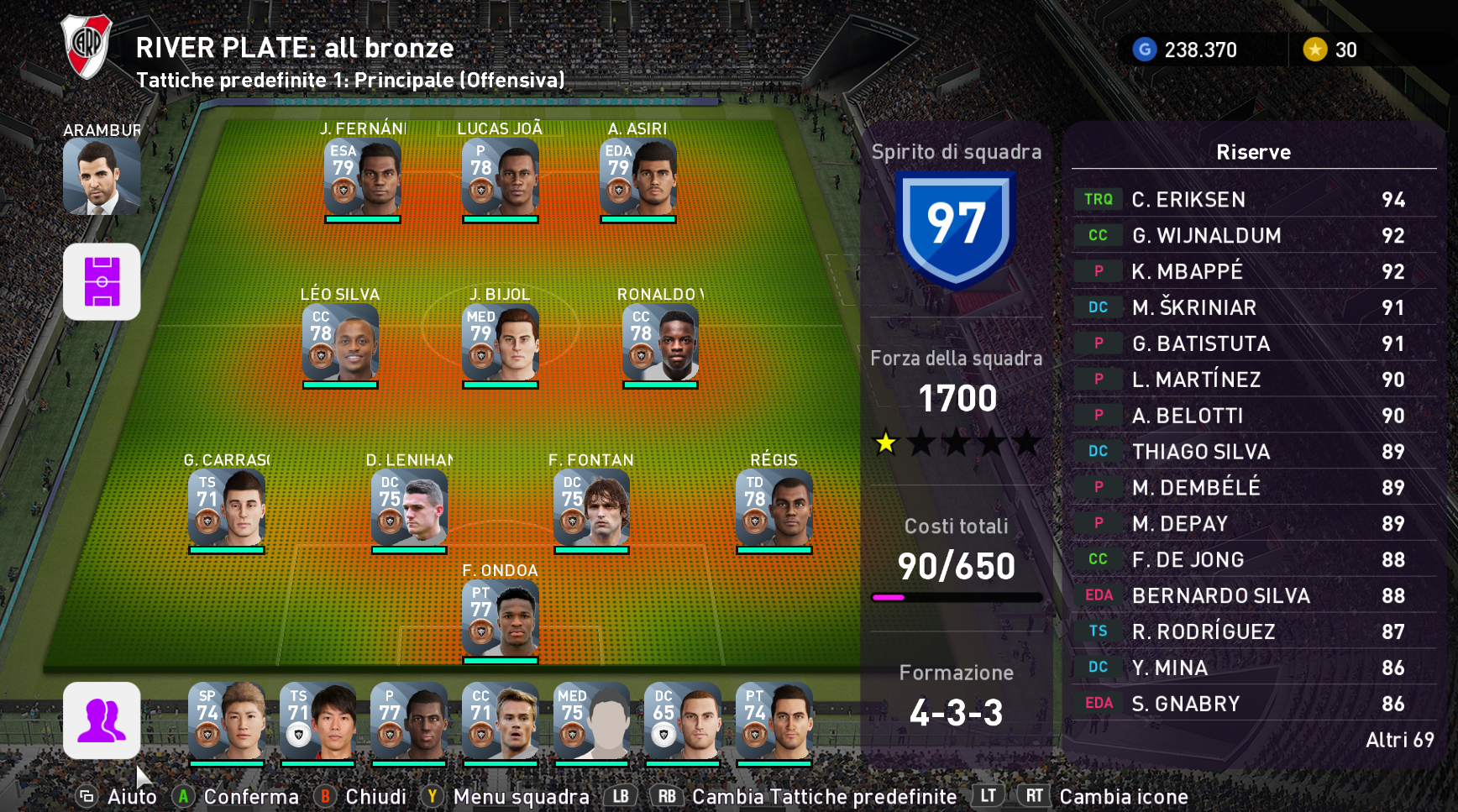Open the purple formation pitch icon

click(x=102, y=281)
